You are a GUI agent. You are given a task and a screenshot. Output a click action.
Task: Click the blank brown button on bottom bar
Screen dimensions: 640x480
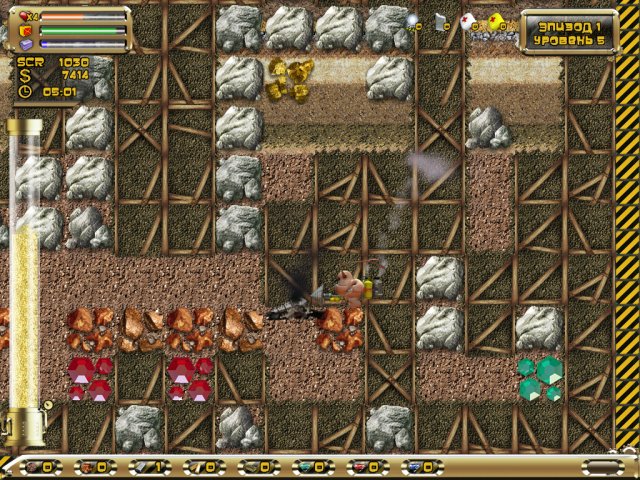[x=601, y=467]
